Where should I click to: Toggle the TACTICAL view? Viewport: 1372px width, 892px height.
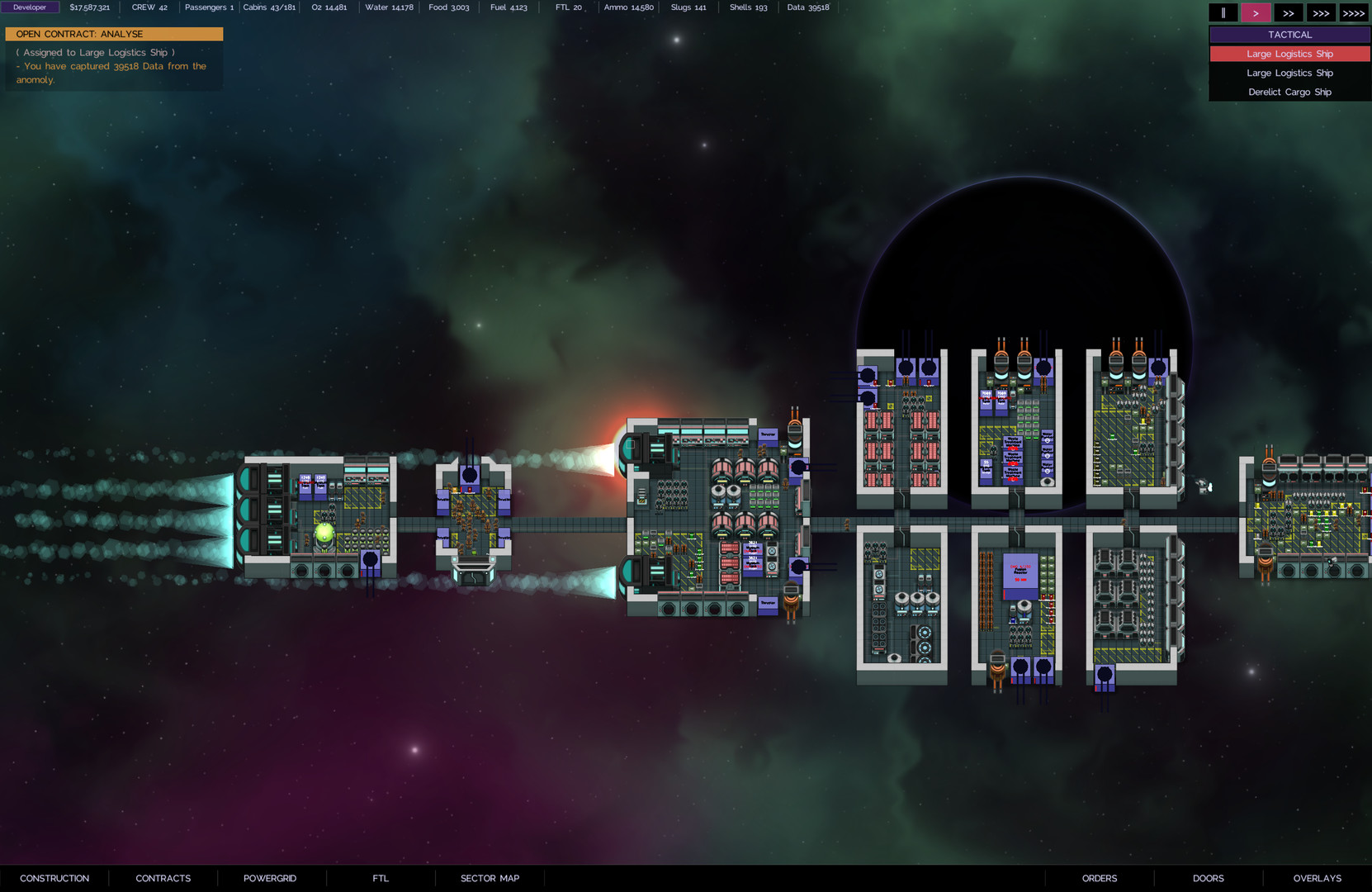coord(1289,34)
